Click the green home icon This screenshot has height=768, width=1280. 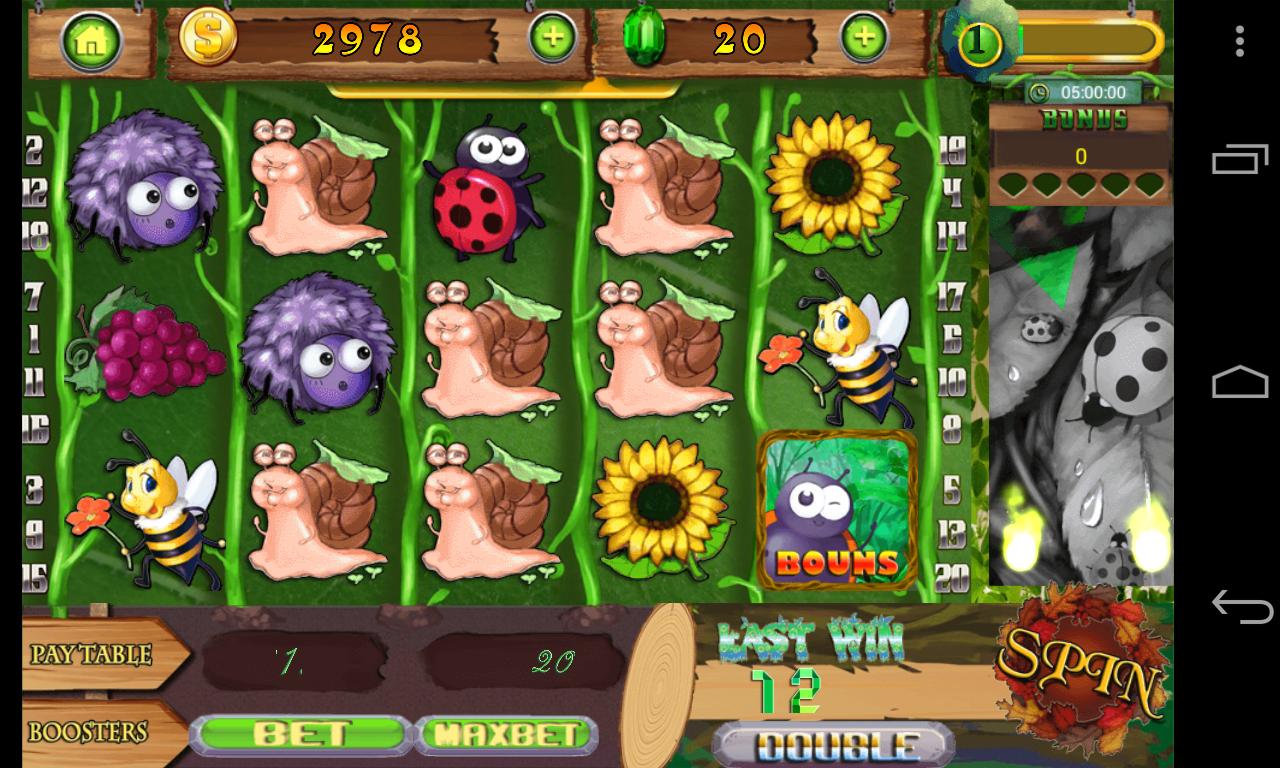pos(92,40)
